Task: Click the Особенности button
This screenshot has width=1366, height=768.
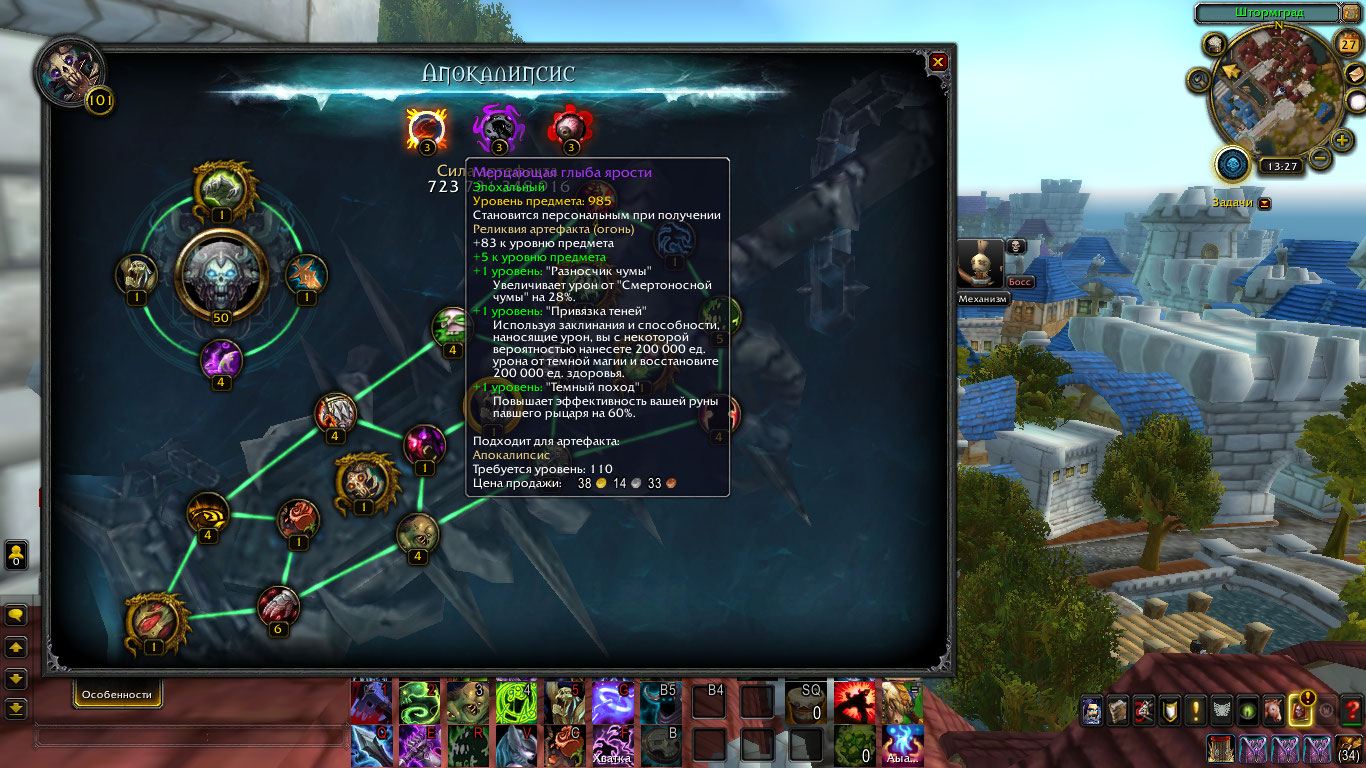Action: tap(117, 694)
